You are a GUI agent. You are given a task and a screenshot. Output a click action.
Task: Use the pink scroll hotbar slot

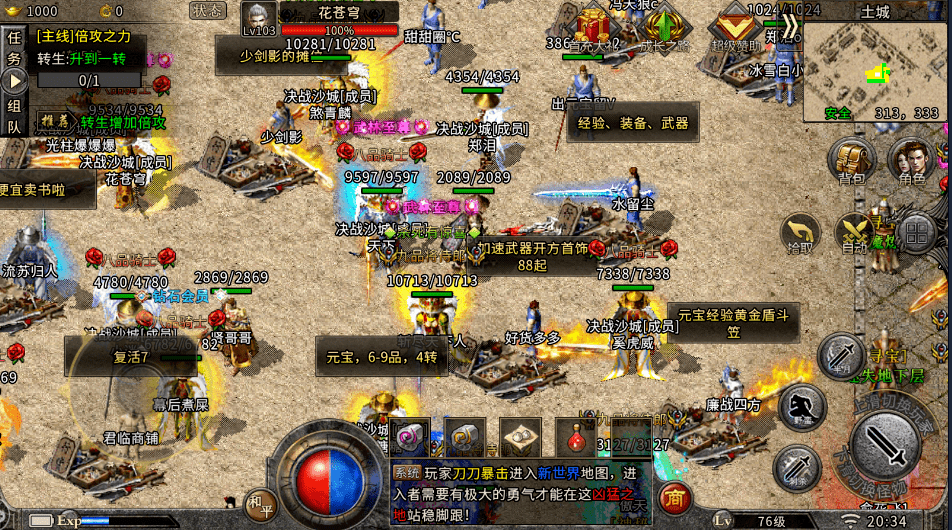point(410,438)
